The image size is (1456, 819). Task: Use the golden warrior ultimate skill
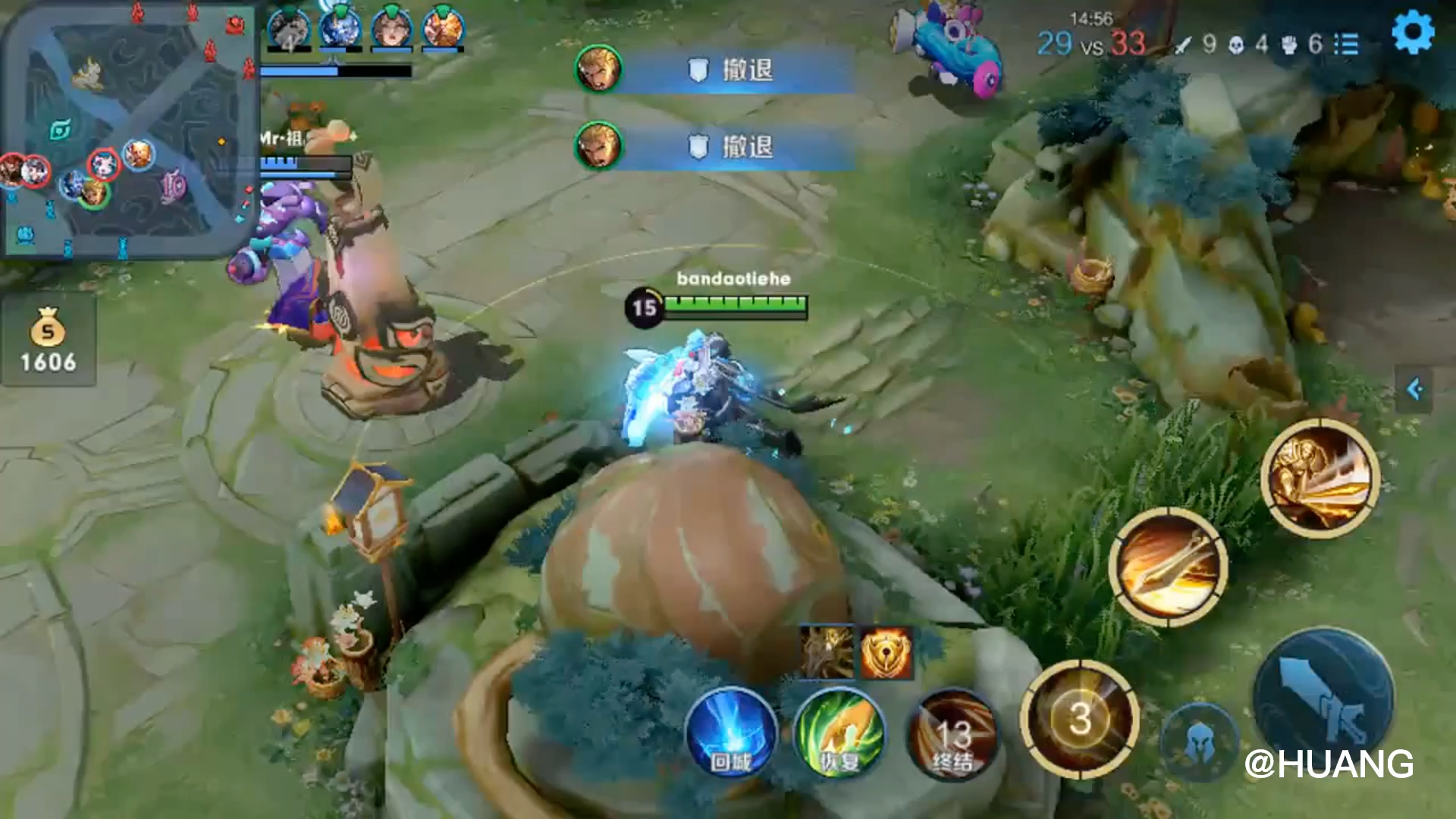coord(1320,478)
